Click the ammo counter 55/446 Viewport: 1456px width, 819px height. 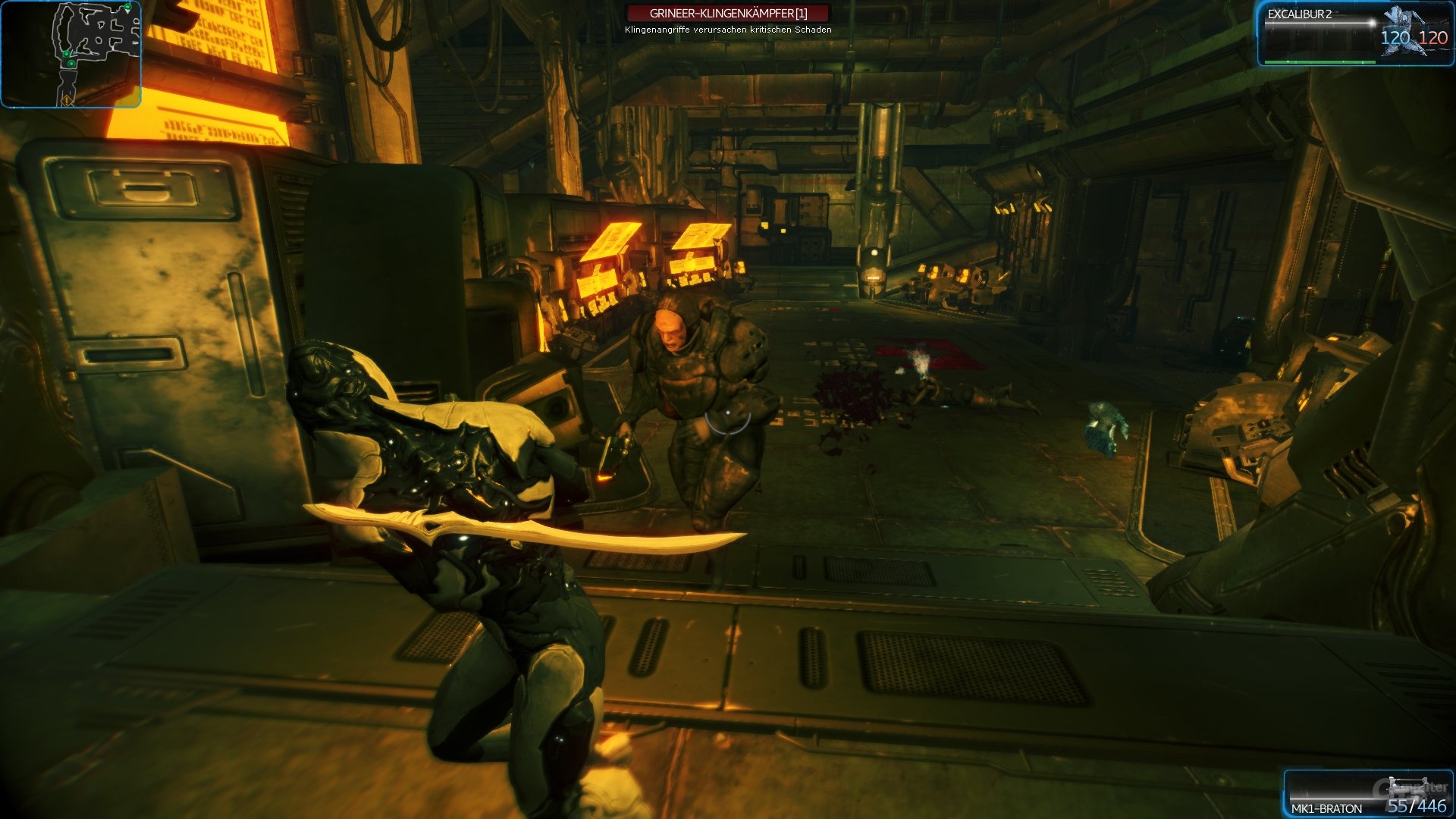click(x=1419, y=806)
